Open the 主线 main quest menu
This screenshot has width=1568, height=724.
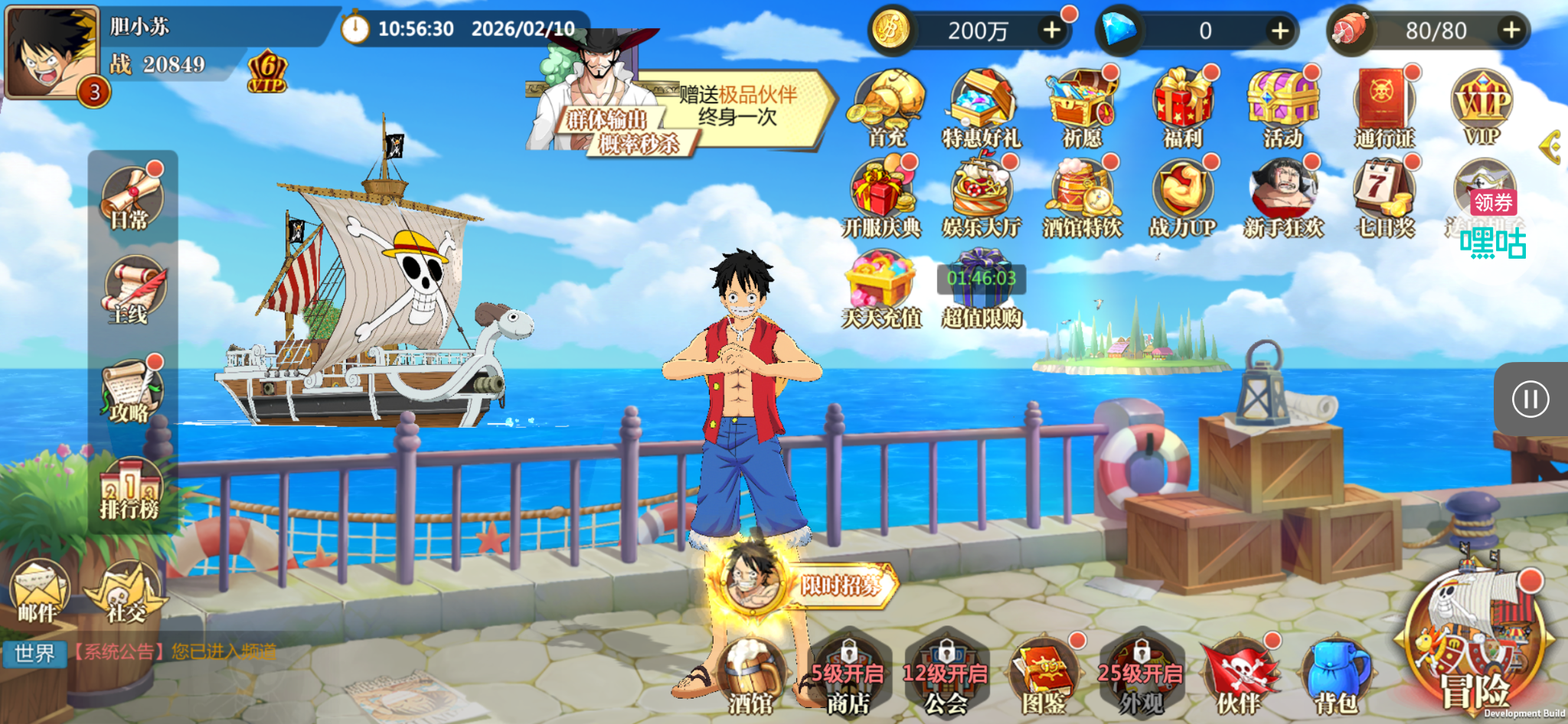tap(132, 291)
